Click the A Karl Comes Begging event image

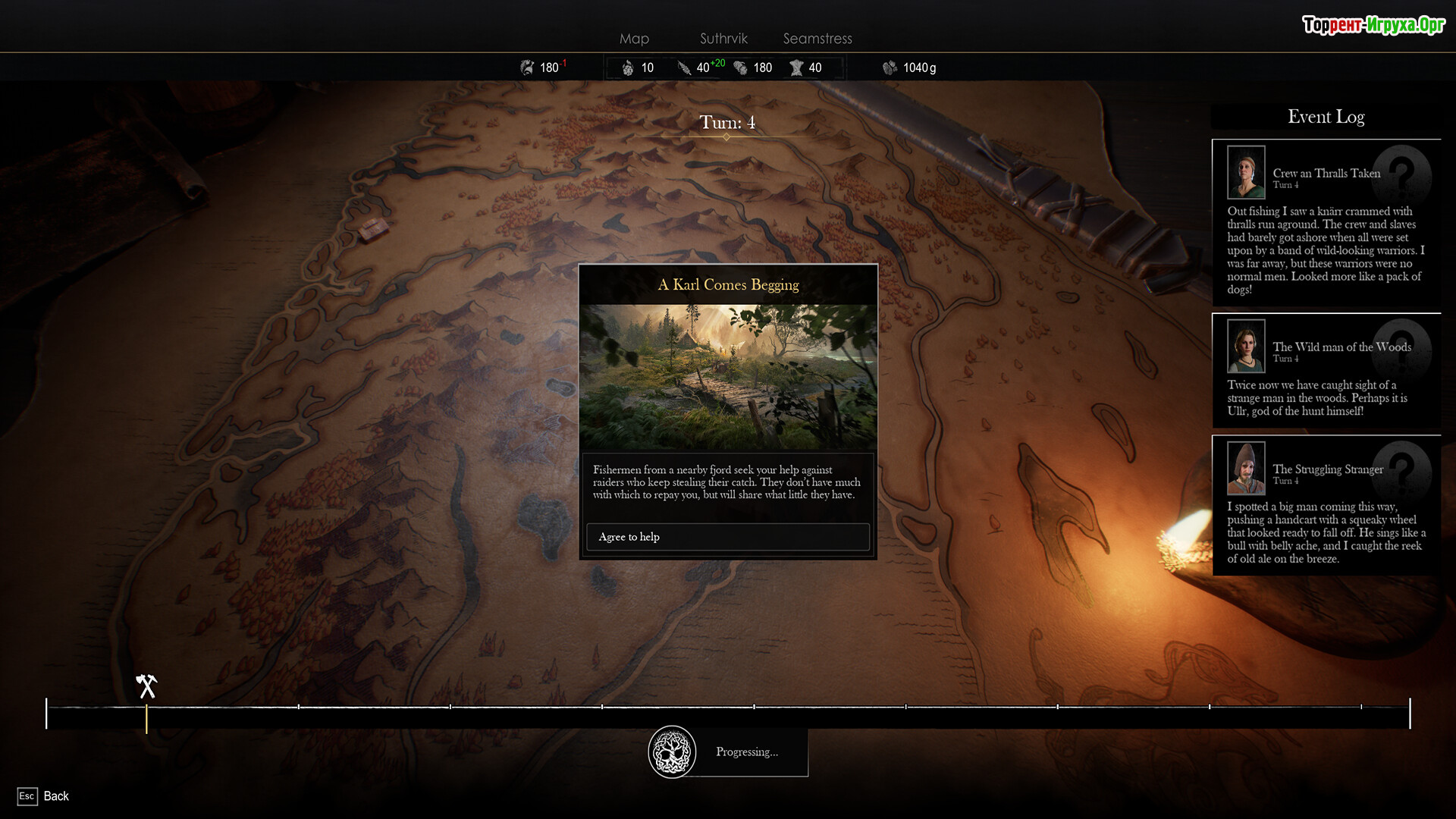pyautogui.click(x=728, y=377)
